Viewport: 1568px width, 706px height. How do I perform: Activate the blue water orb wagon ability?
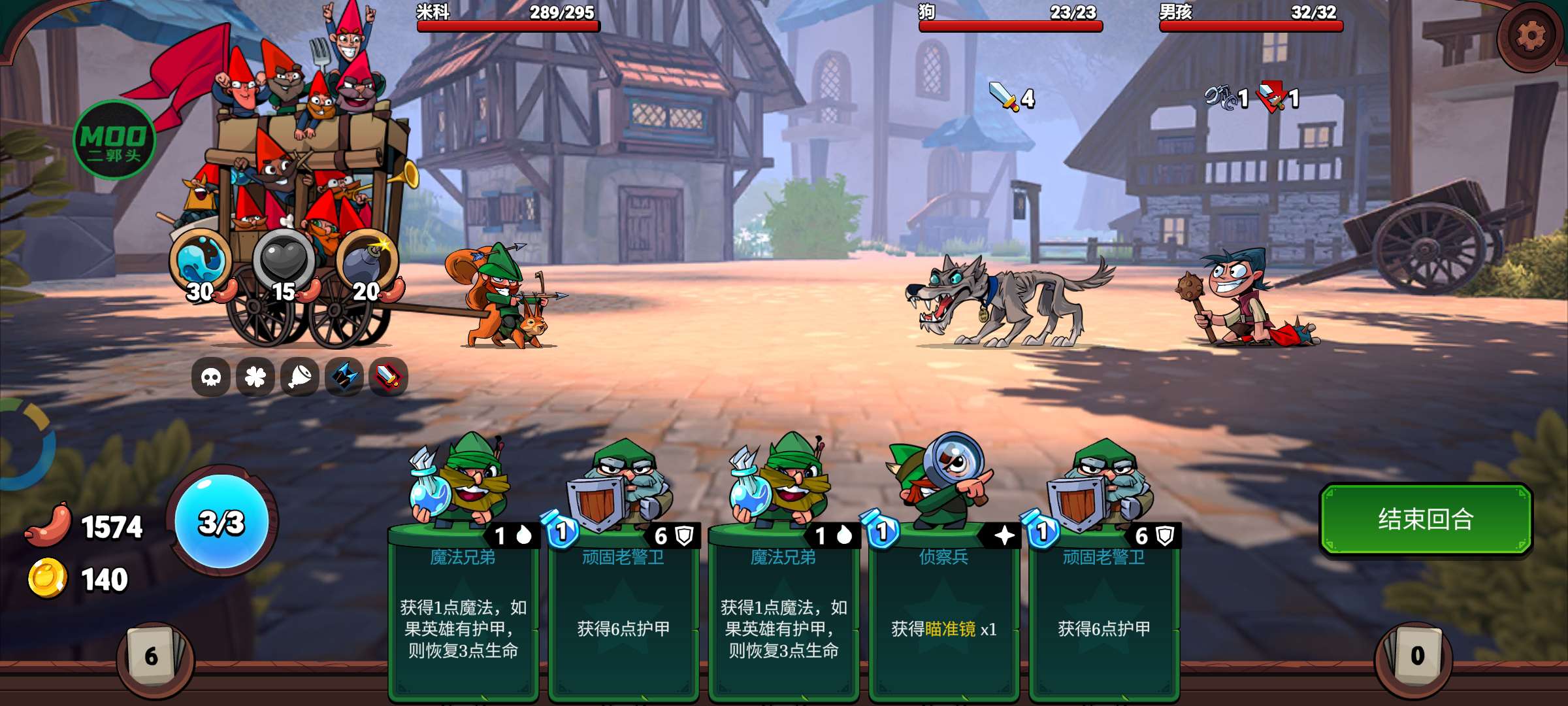pyautogui.click(x=201, y=261)
